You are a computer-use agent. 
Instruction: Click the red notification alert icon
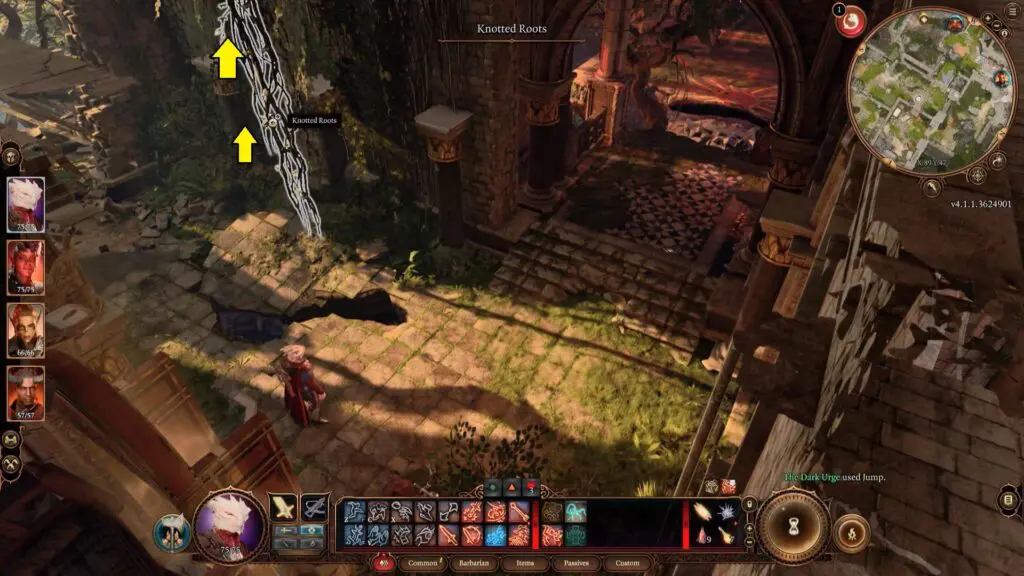pyautogui.click(x=851, y=21)
